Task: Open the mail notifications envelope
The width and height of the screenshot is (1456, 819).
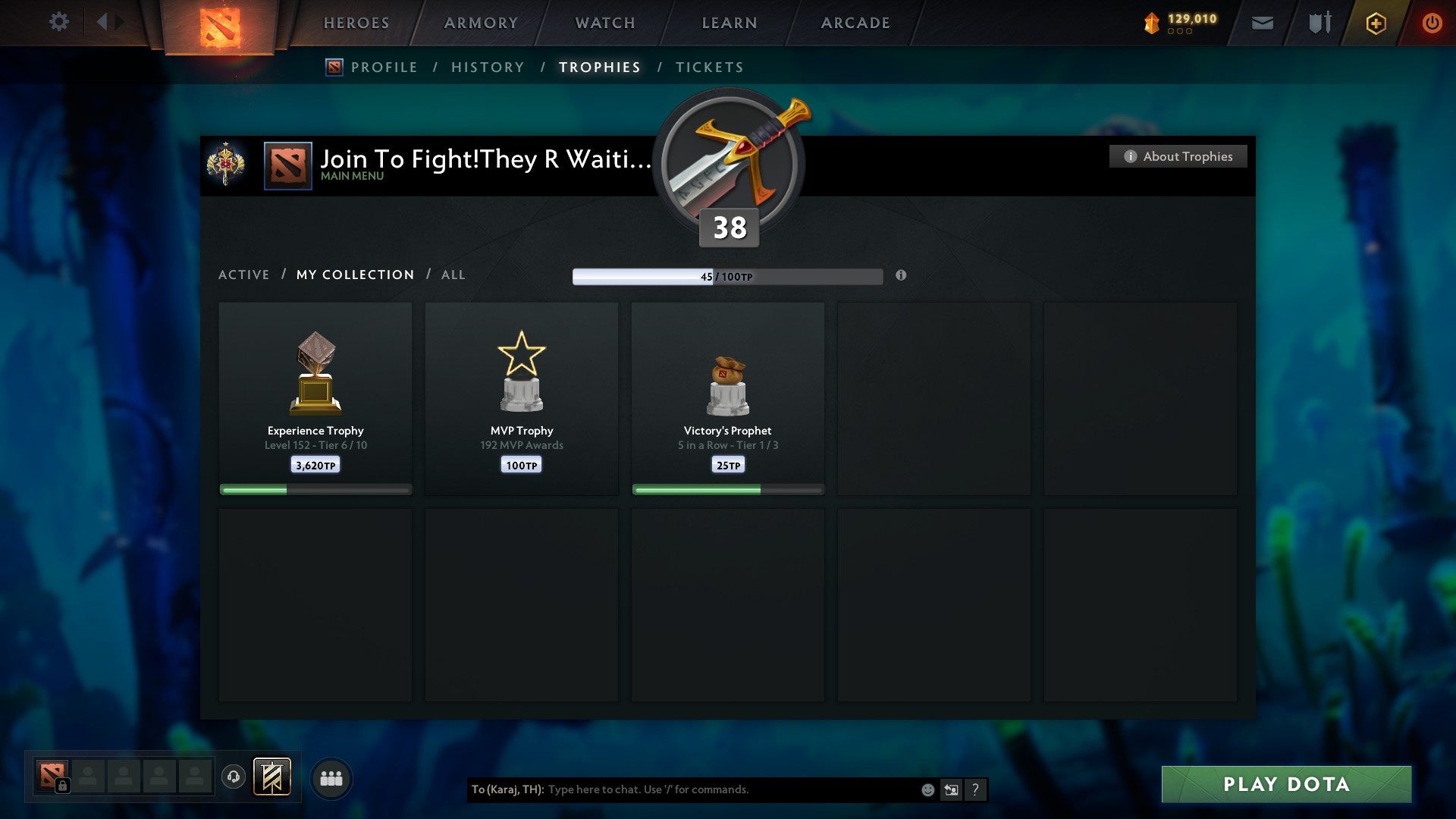Action: 1263,23
